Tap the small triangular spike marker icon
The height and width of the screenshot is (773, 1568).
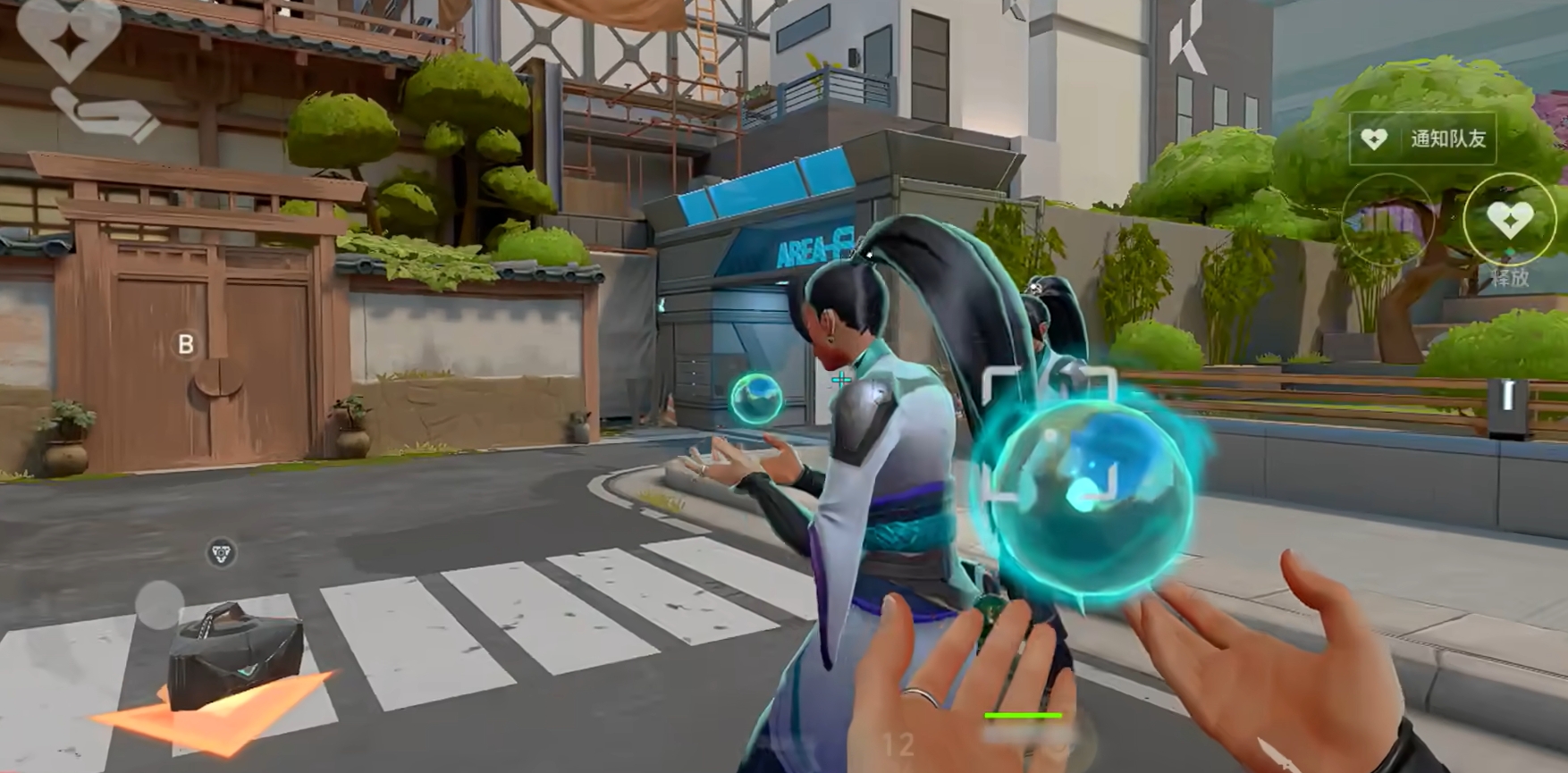[221, 553]
